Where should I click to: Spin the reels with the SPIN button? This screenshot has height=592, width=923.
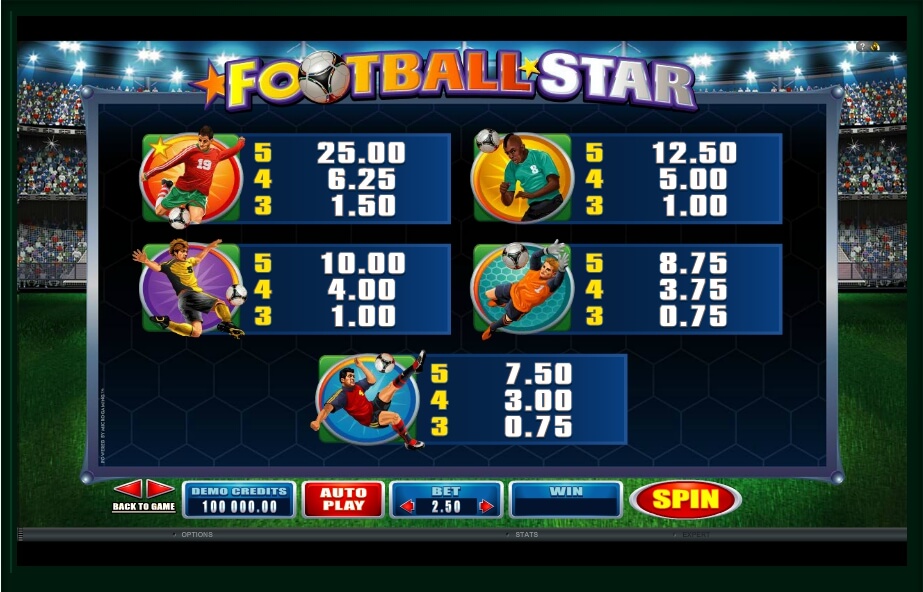(686, 498)
